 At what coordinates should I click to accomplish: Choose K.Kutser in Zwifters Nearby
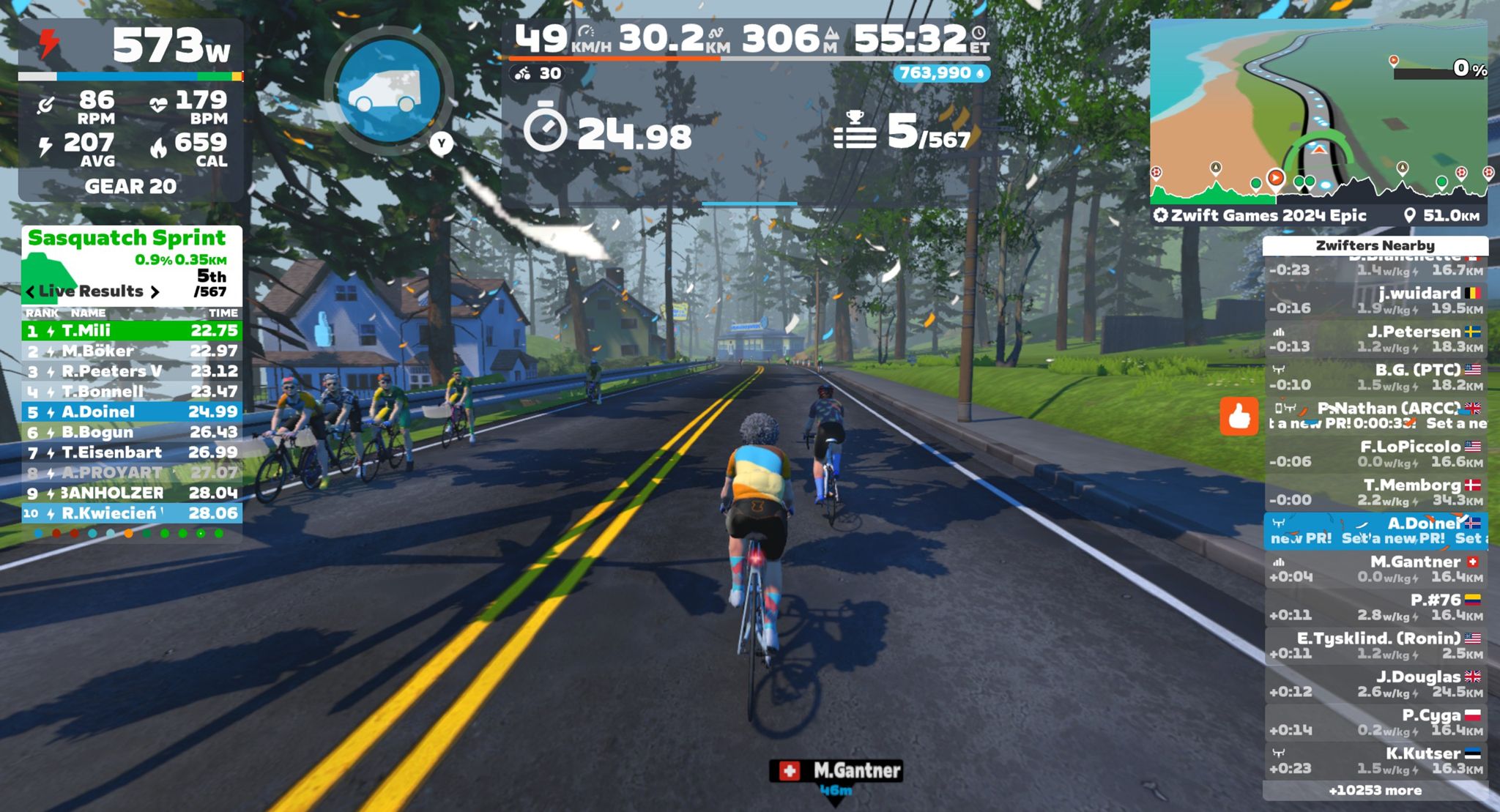pos(1375,761)
